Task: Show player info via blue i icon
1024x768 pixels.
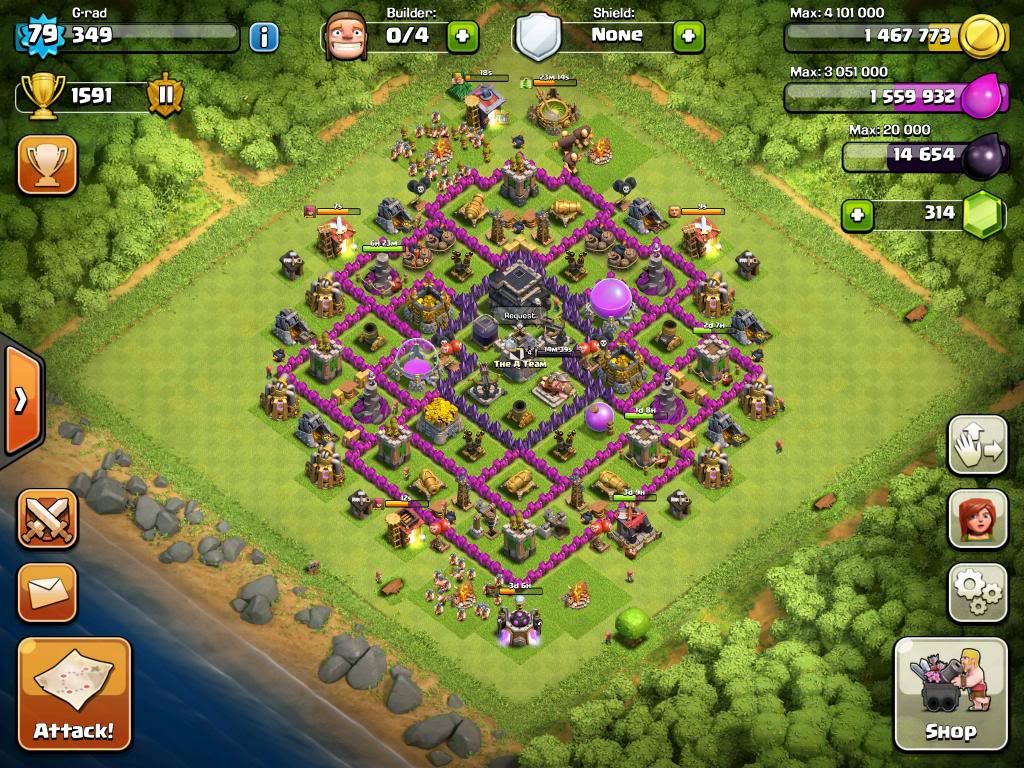Action: tap(263, 37)
